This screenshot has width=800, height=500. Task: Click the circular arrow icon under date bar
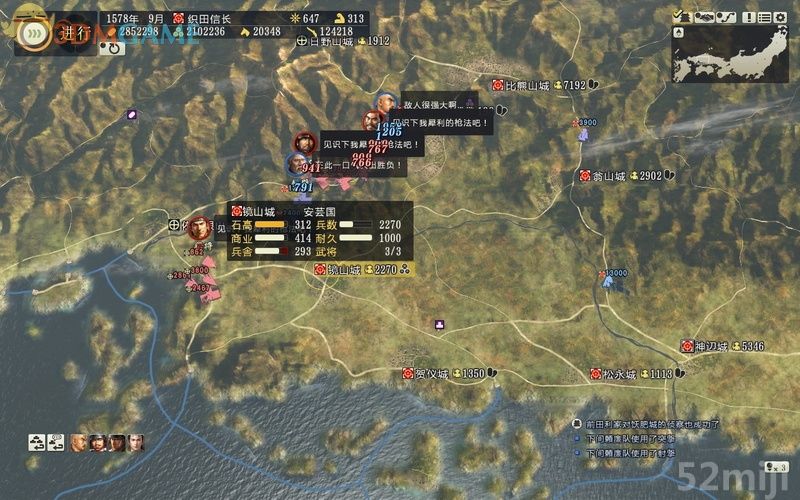click(x=113, y=45)
